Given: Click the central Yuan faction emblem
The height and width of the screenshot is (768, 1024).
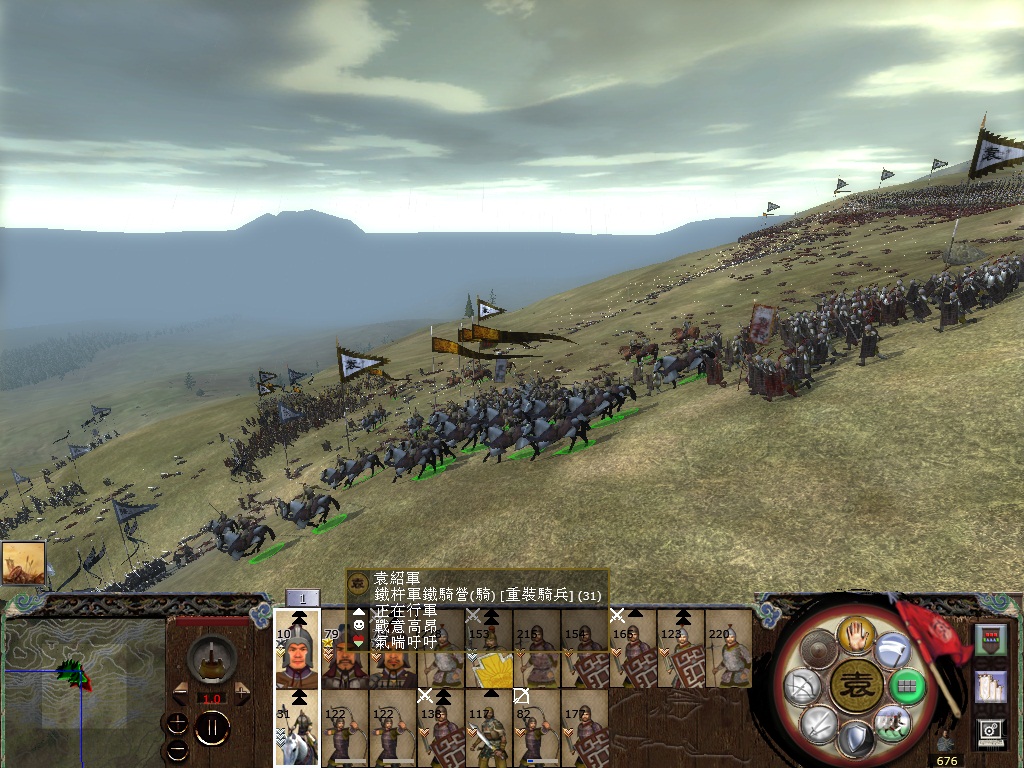Looking at the screenshot, I should point(855,687).
